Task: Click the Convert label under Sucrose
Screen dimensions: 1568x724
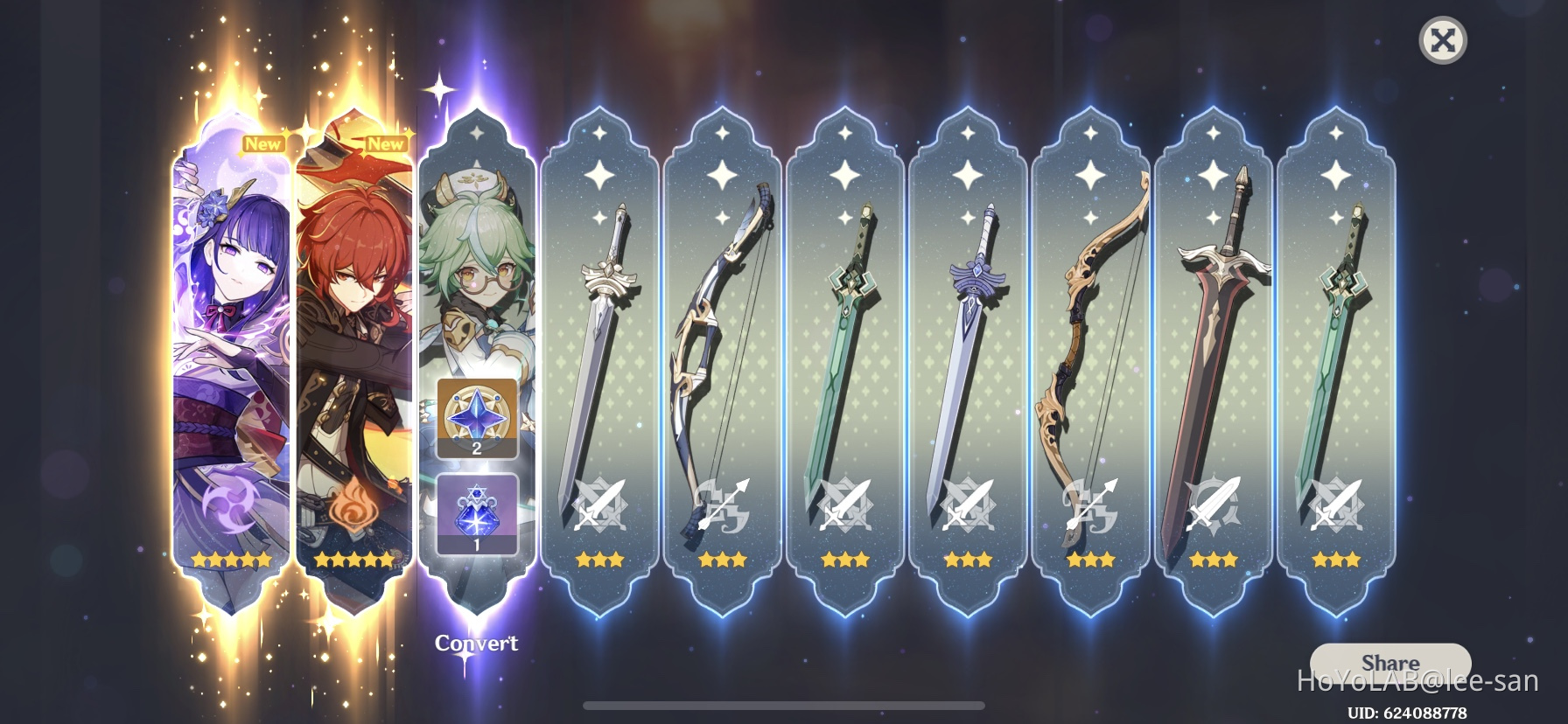Action: pyautogui.click(x=476, y=643)
